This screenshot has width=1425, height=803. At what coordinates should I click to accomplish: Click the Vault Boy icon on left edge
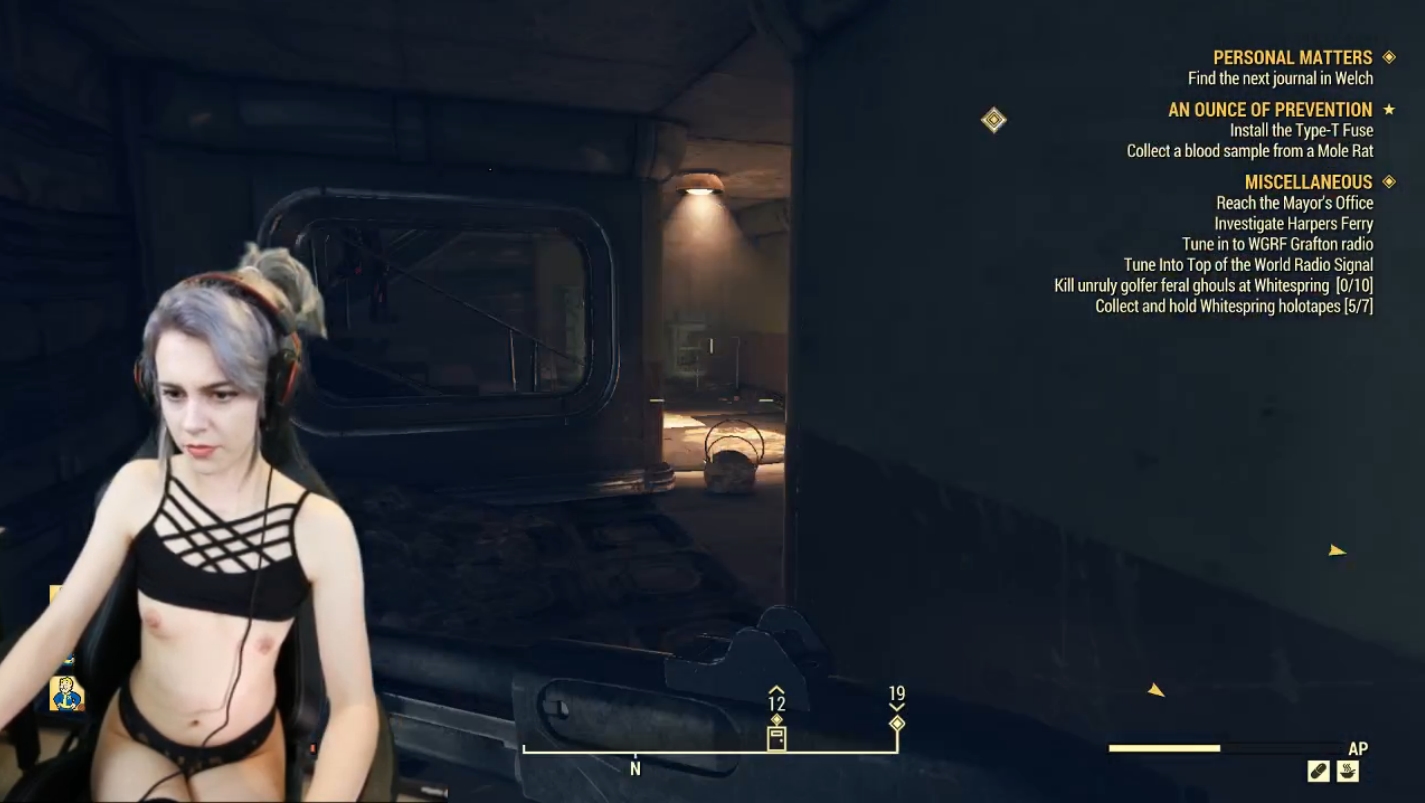[x=66, y=692]
